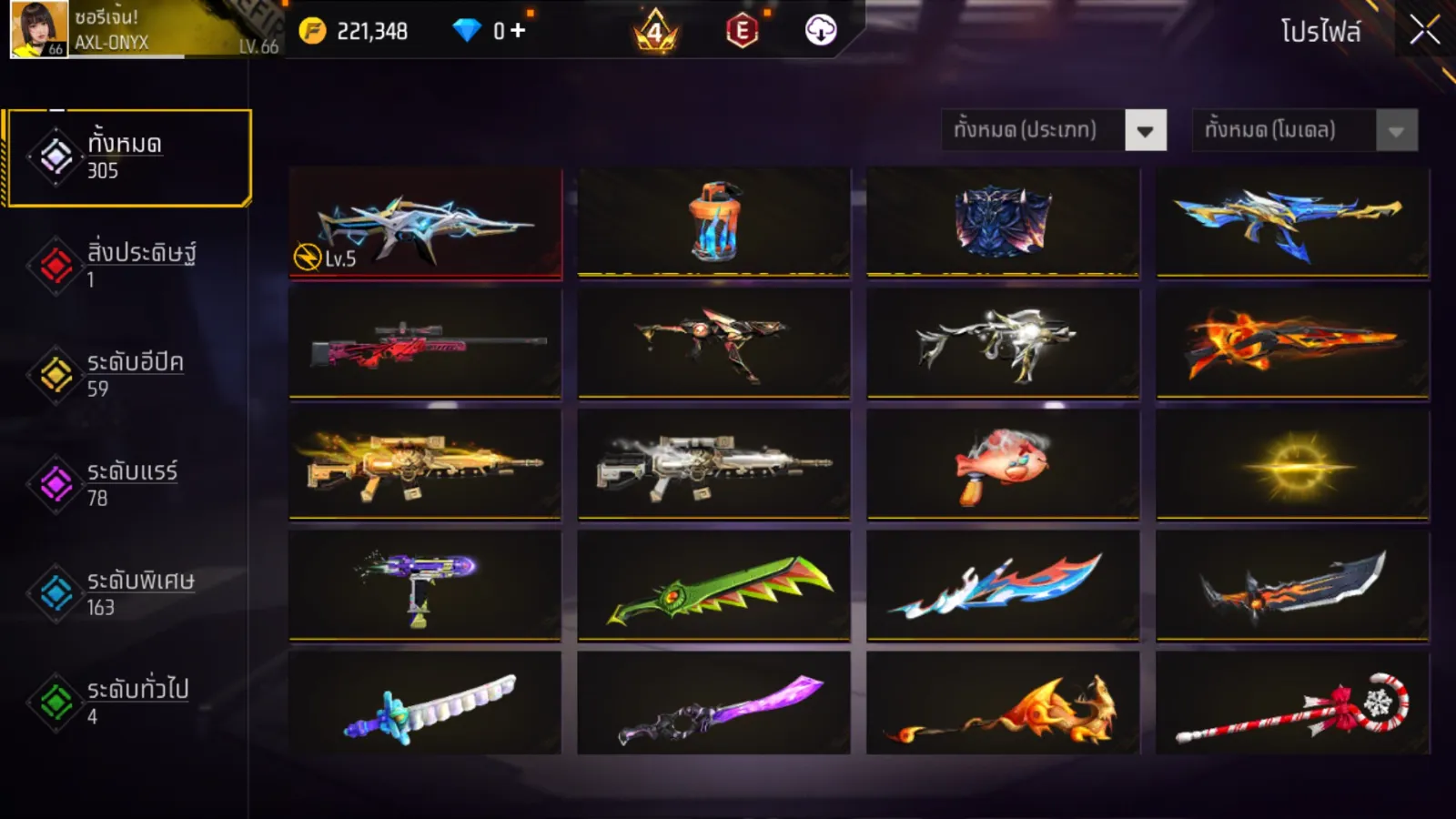Switch to the สิ่งประดิษฐ์ category
The width and height of the screenshot is (1456, 819).
127,265
